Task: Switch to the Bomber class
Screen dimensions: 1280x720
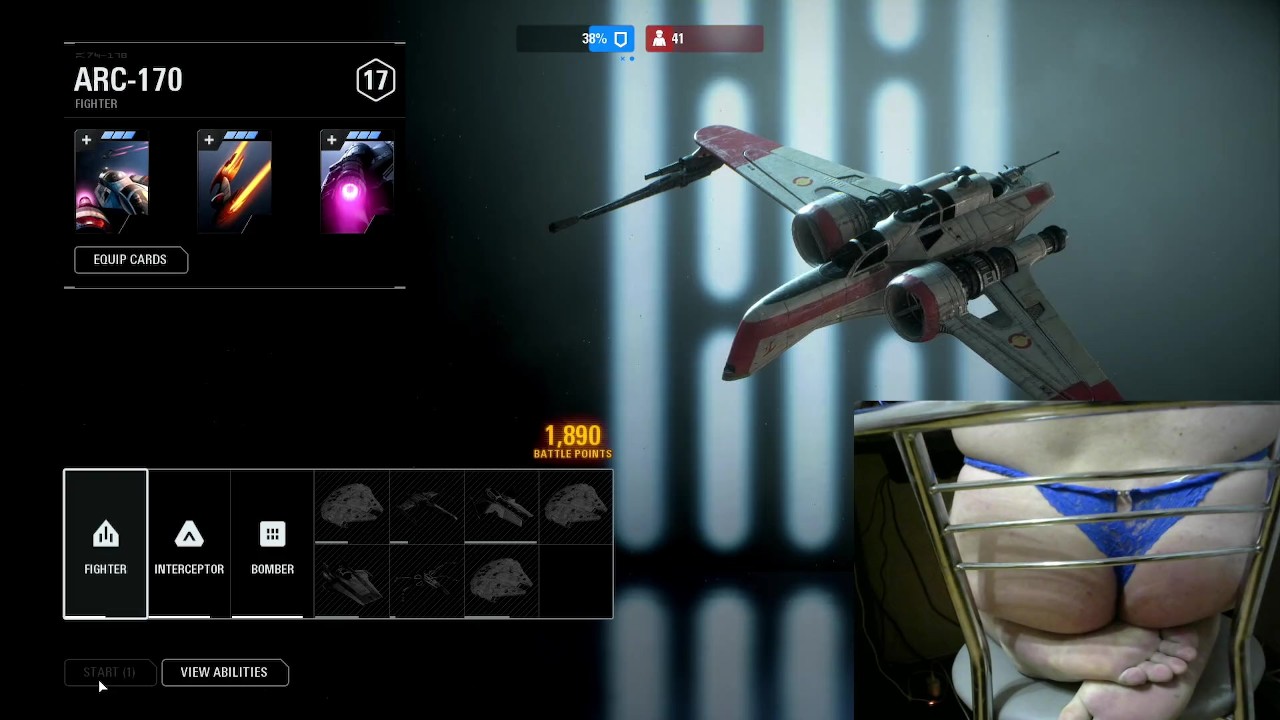Action: coord(272,544)
